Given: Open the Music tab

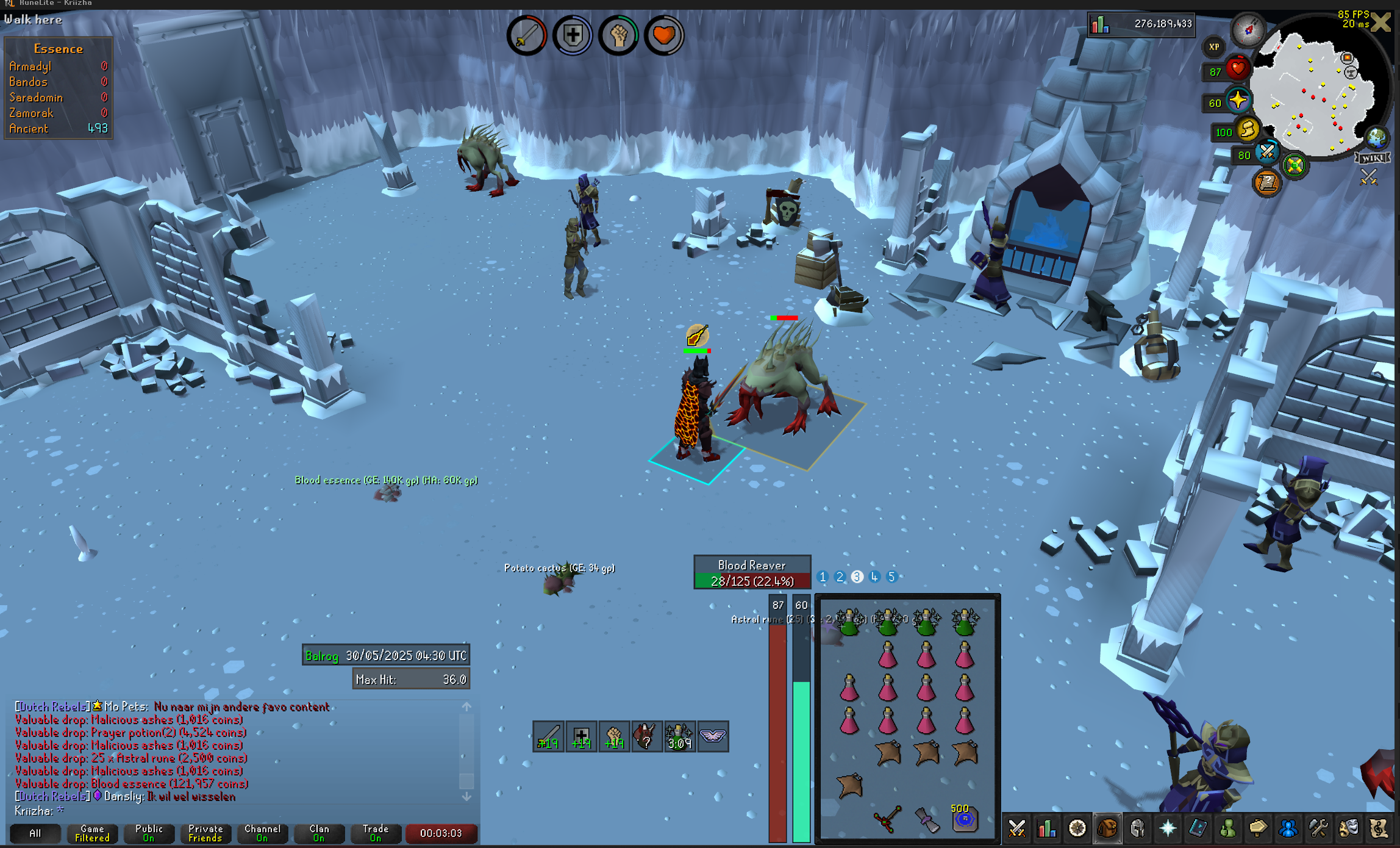Looking at the screenshot, I should pos(1378,828).
